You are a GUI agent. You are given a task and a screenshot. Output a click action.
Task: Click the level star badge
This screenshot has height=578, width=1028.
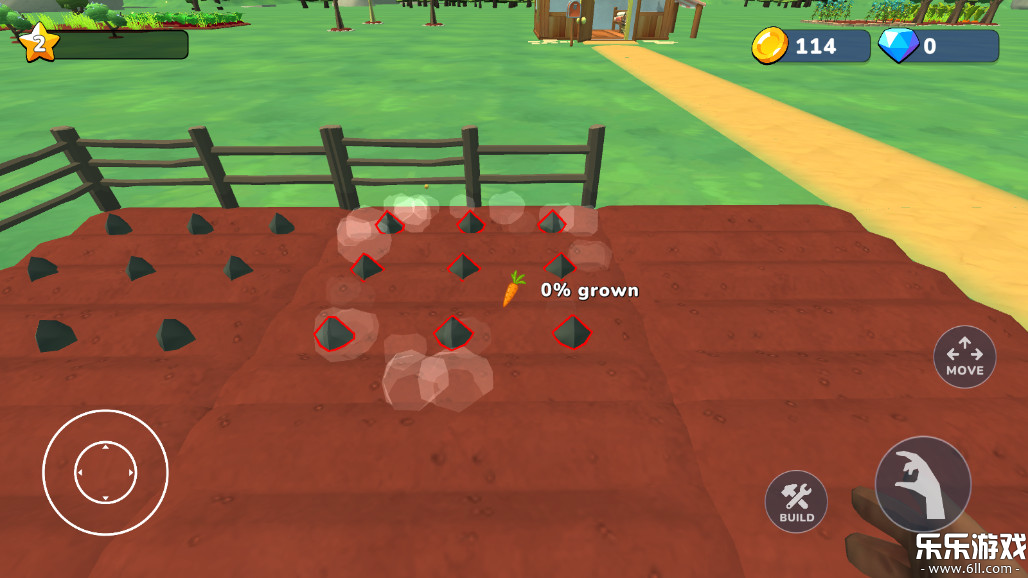[x=39, y=43]
